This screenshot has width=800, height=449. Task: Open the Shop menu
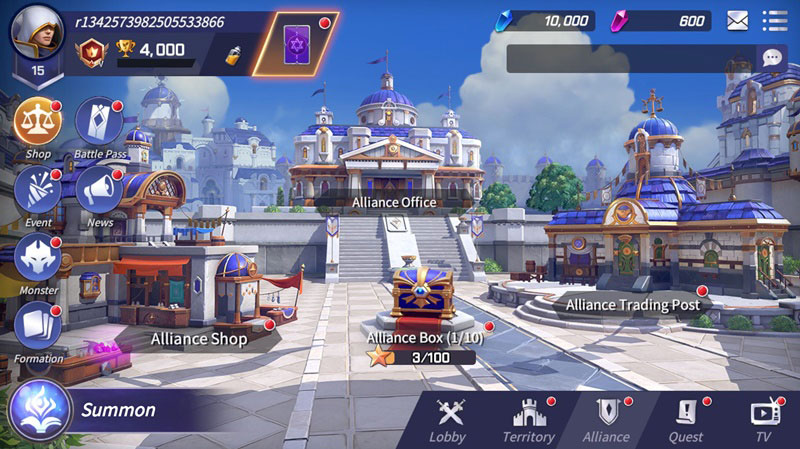coord(38,123)
